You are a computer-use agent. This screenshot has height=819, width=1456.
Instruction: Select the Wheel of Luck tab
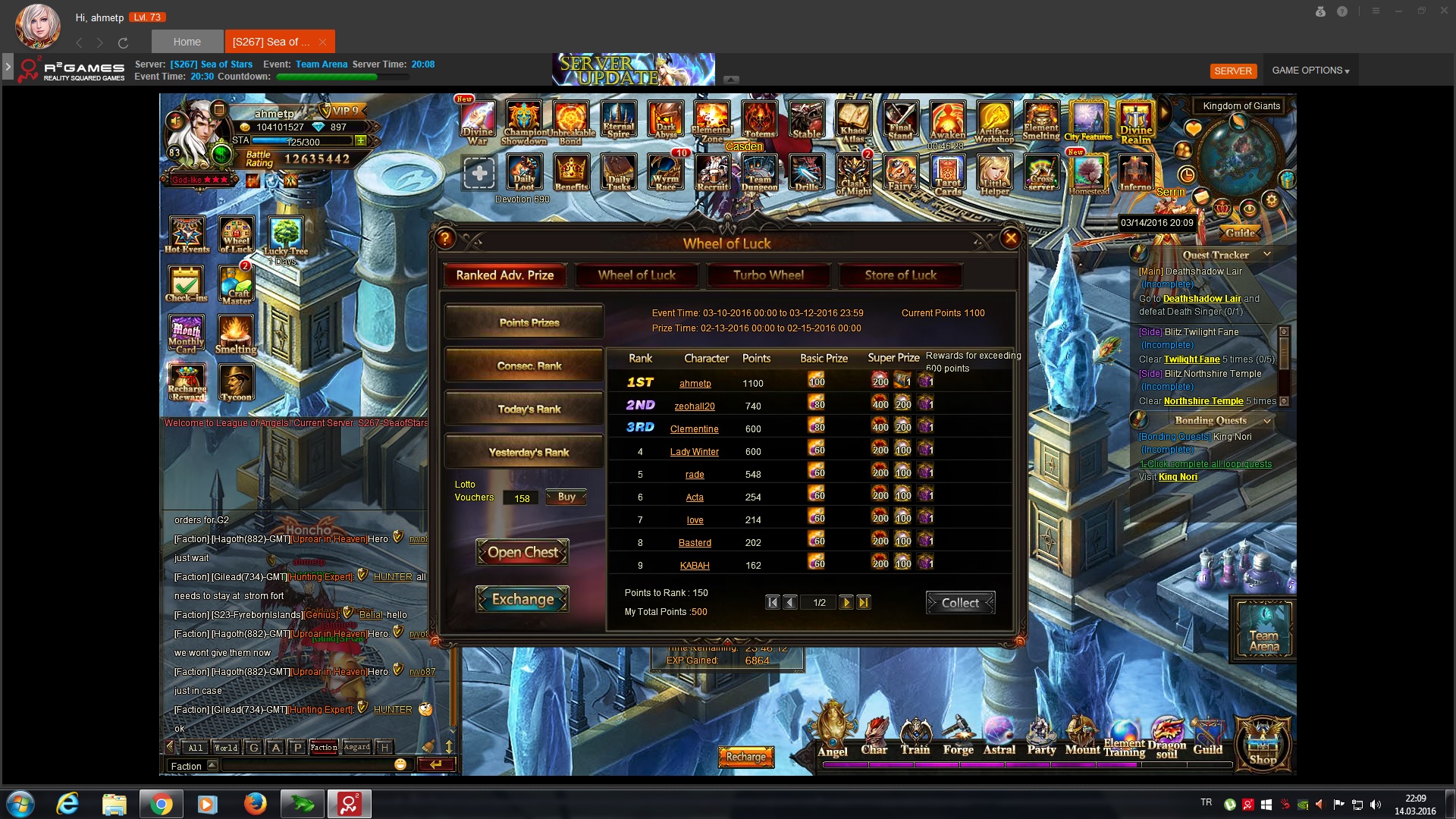tap(636, 275)
